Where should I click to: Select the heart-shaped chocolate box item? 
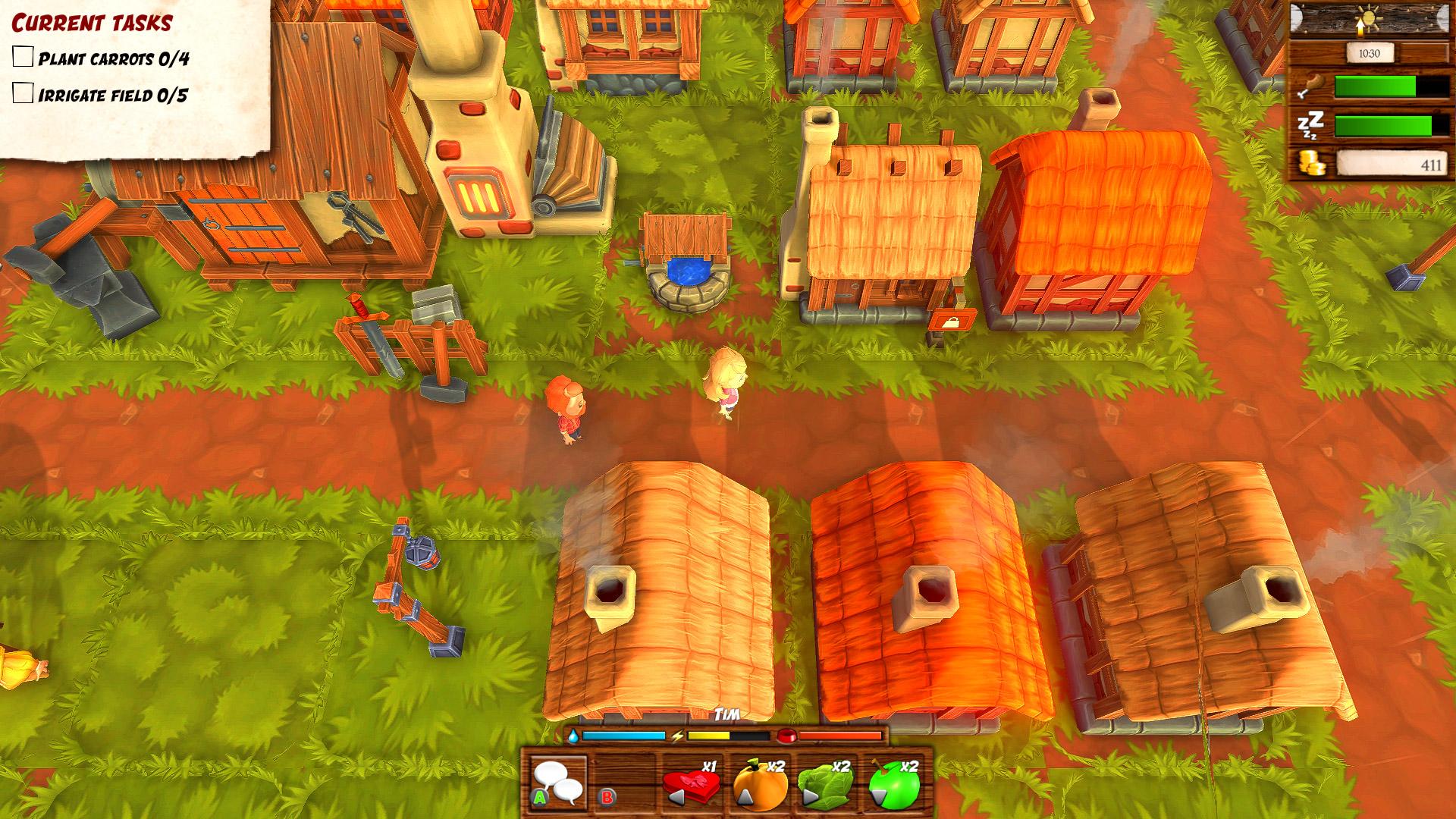pos(690,783)
